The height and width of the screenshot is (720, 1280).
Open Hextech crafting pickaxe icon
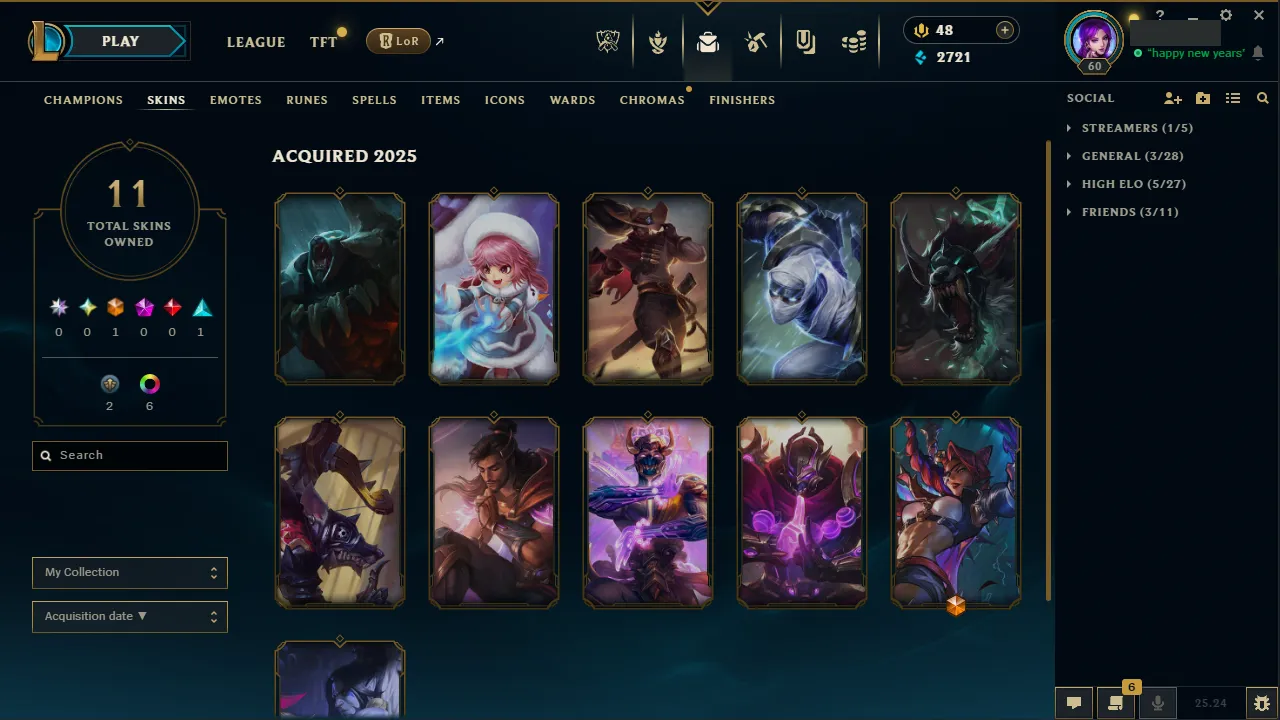756,41
